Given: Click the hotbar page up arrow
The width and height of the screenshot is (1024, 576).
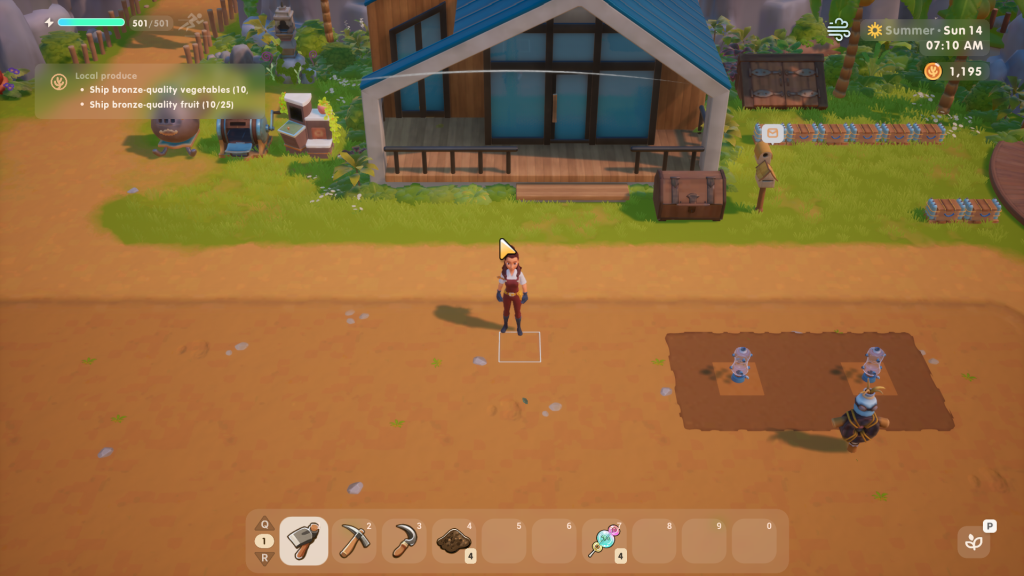Looking at the screenshot, I should click(x=264, y=524).
